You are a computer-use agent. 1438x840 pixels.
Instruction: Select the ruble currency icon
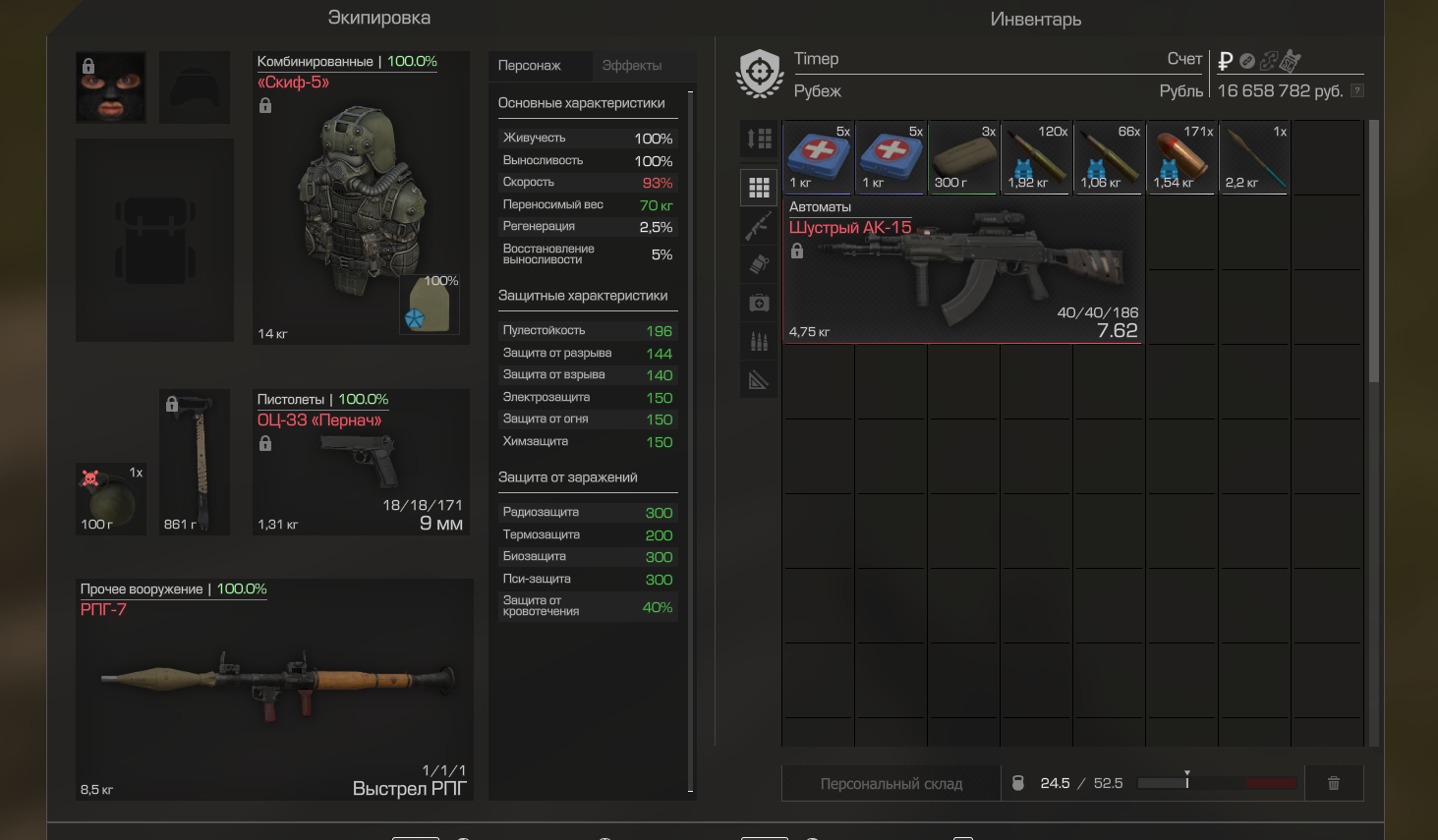click(x=1225, y=61)
